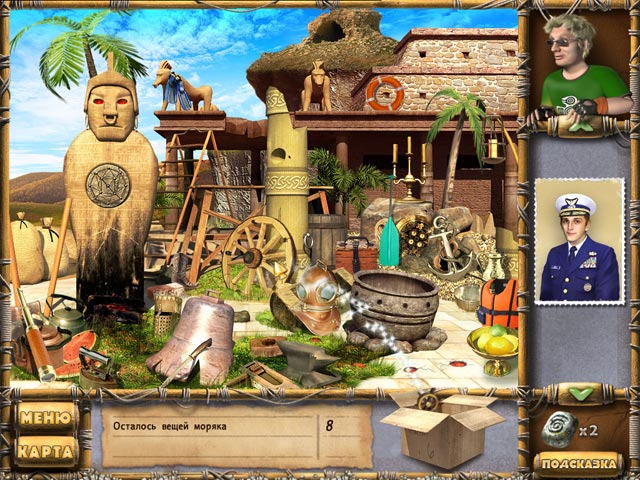640x480 pixels.
Task: Click the sailor's photo portrait
Action: coord(580,240)
